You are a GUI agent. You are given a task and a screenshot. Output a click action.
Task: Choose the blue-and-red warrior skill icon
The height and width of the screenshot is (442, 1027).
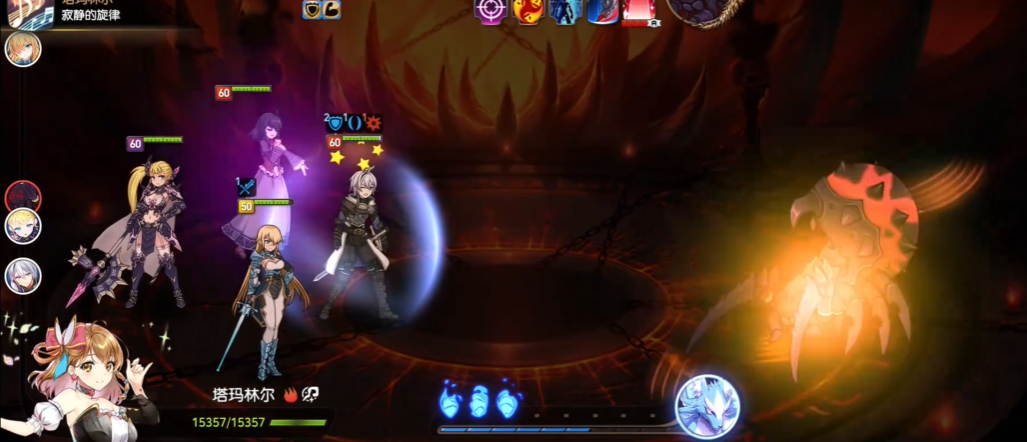pyautogui.click(x=602, y=9)
